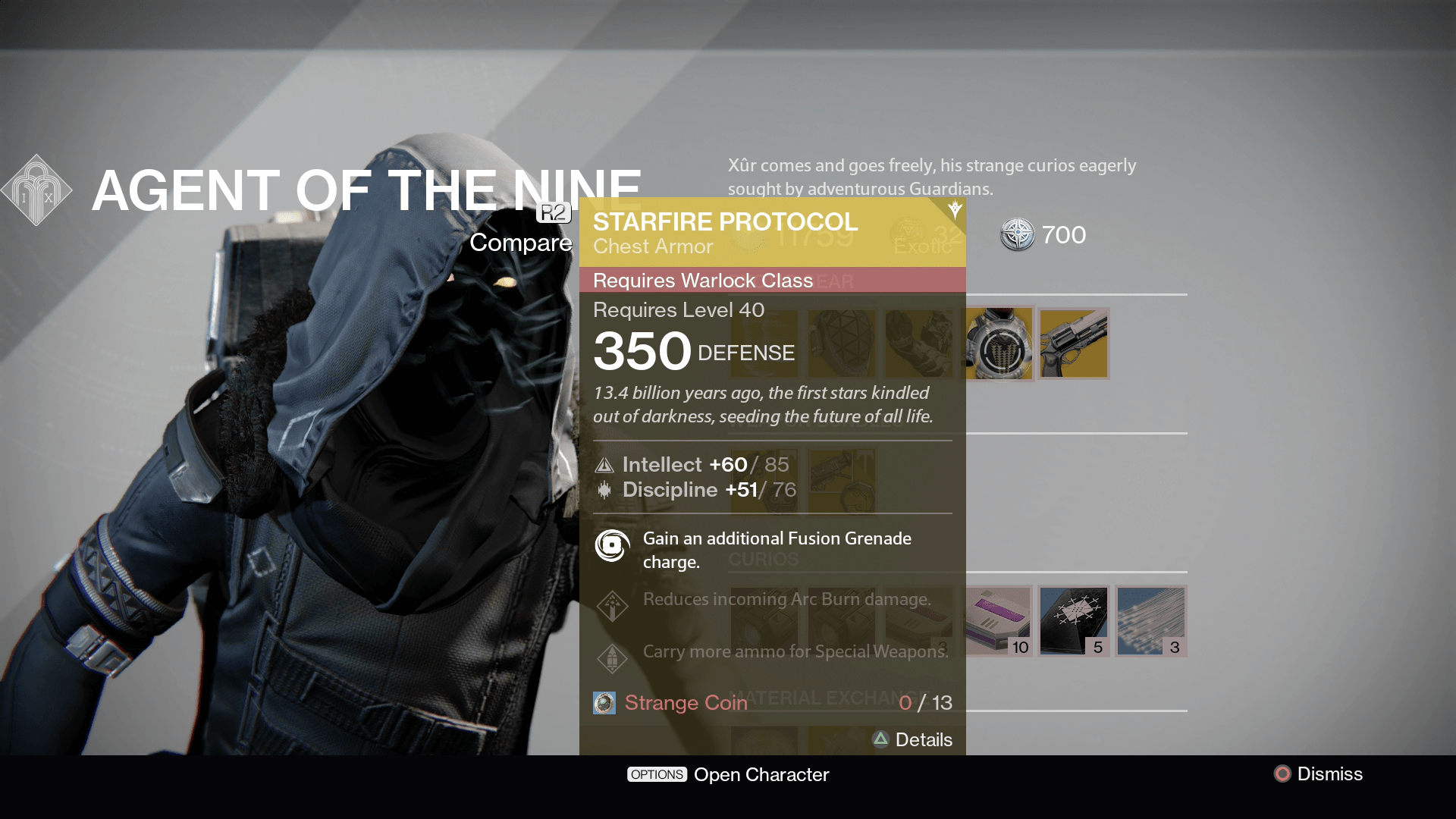This screenshot has width=1456, height=819.
Task: Select the Glass Needles curio stack
Action: [x=1150, y=621]
